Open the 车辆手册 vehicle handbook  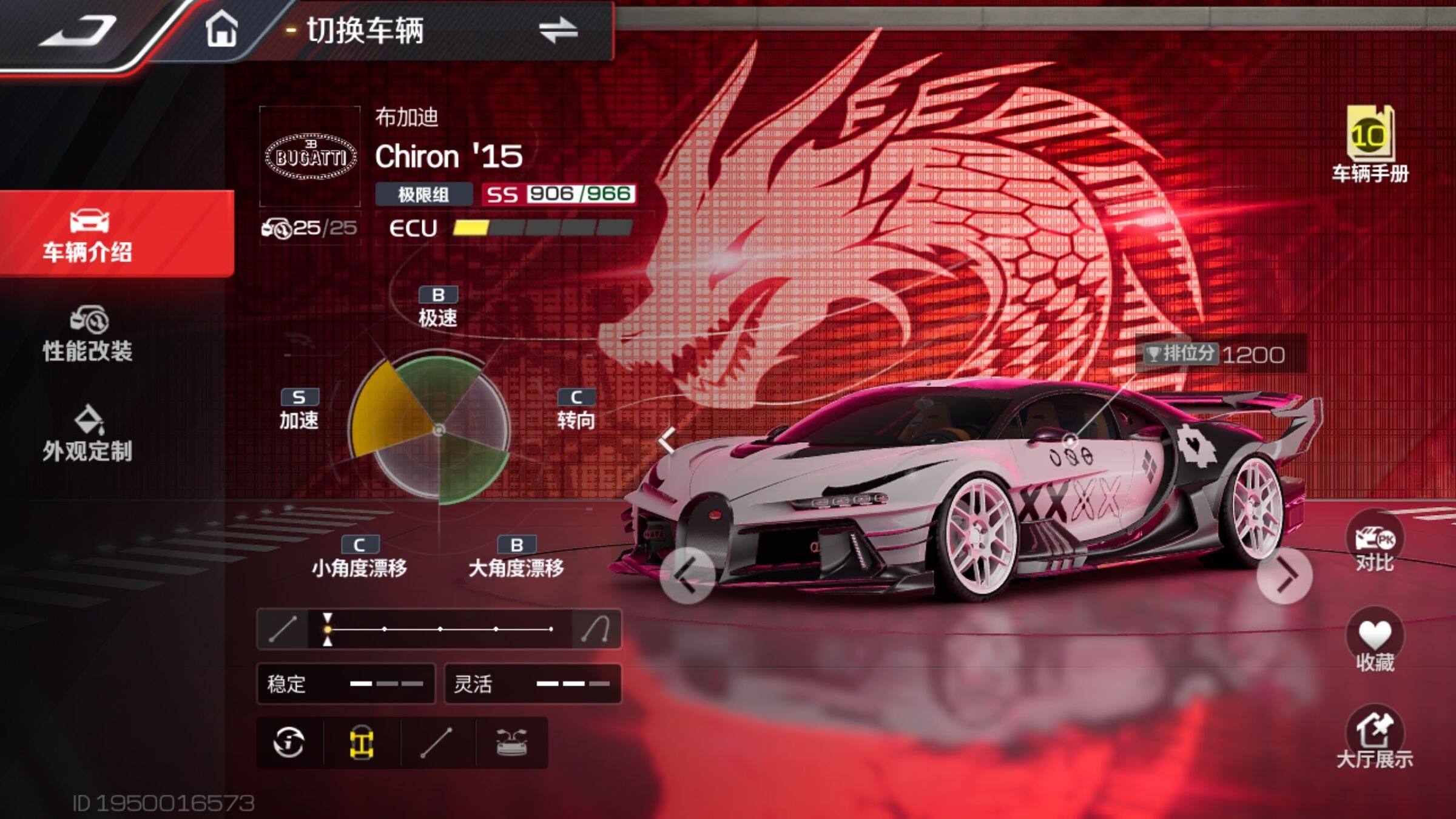[x=1370, y=144]
